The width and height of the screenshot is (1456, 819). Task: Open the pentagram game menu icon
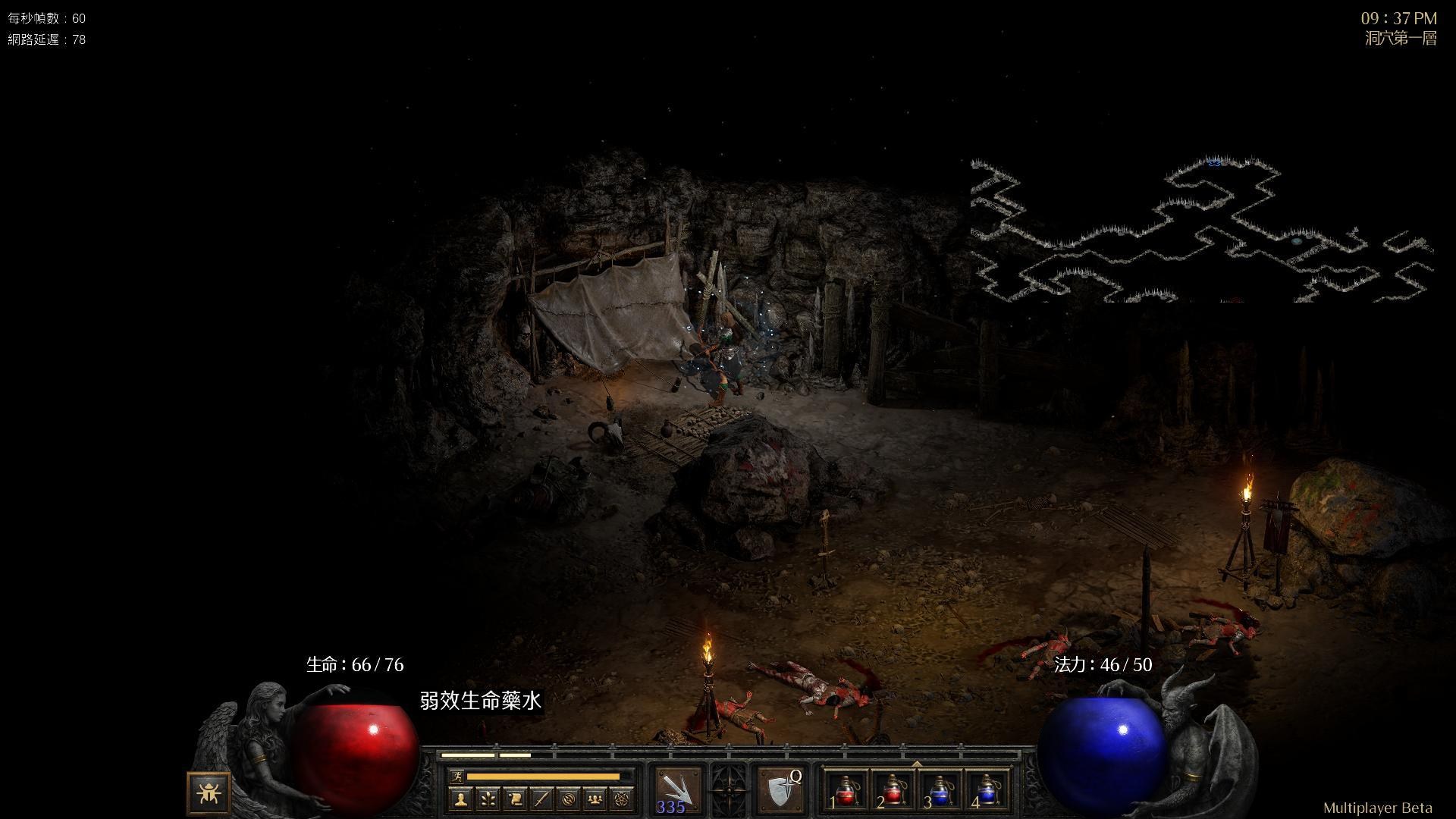coord(623,799)
